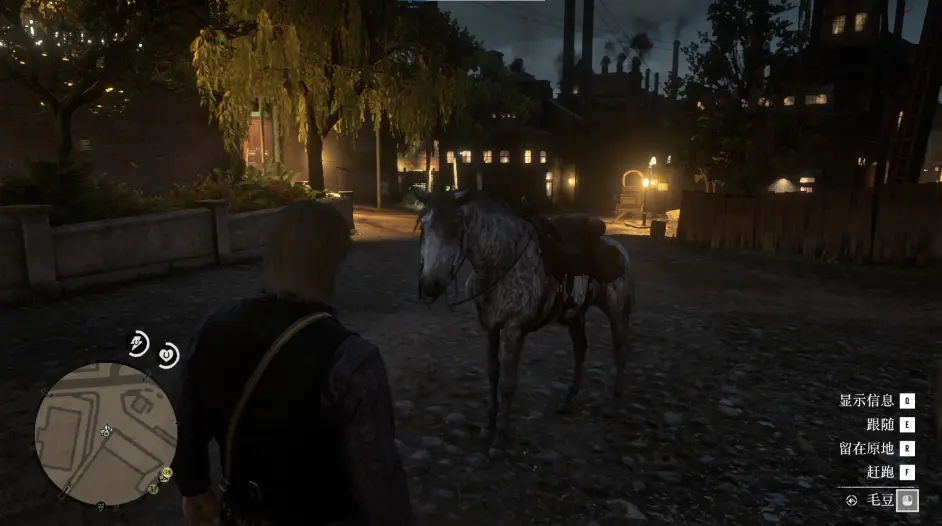
Task: Select the 留在原地 horse command
Action: click(867, 449)
